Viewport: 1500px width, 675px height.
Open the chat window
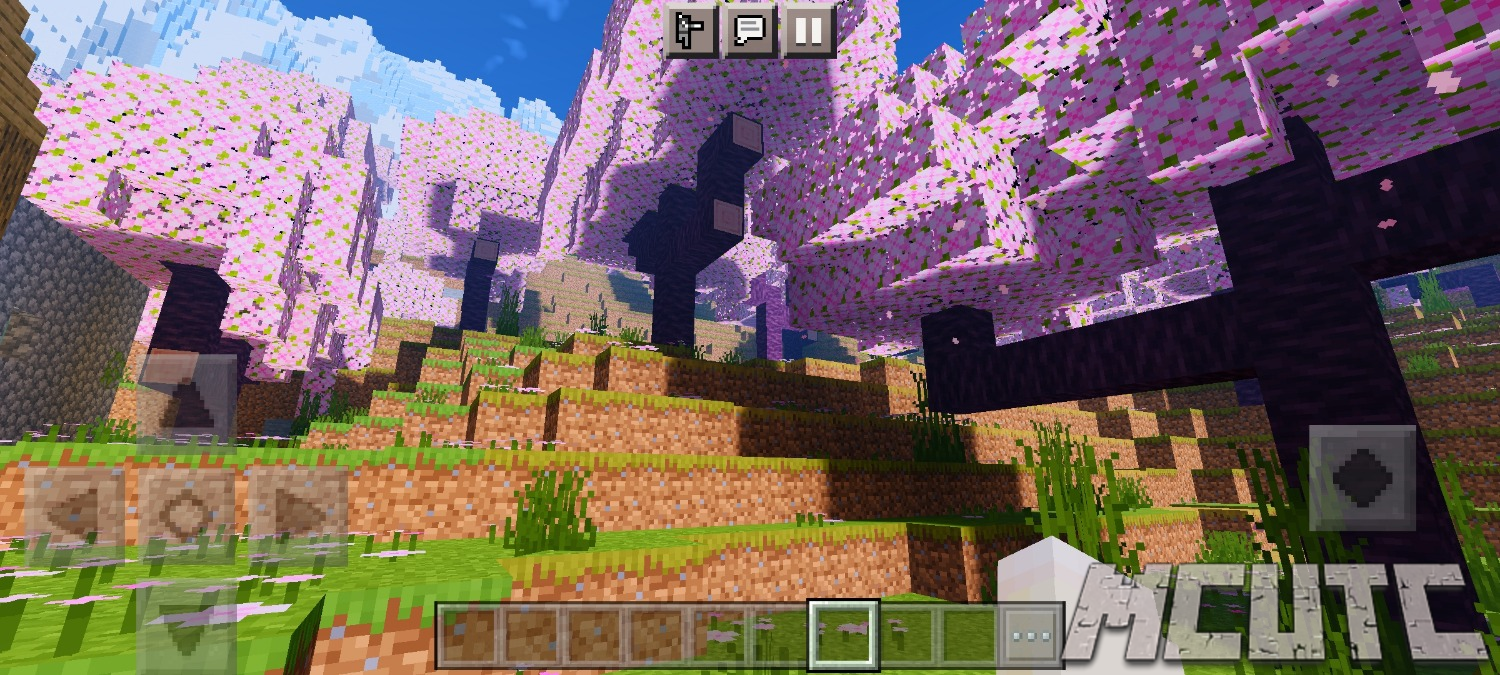750,32
